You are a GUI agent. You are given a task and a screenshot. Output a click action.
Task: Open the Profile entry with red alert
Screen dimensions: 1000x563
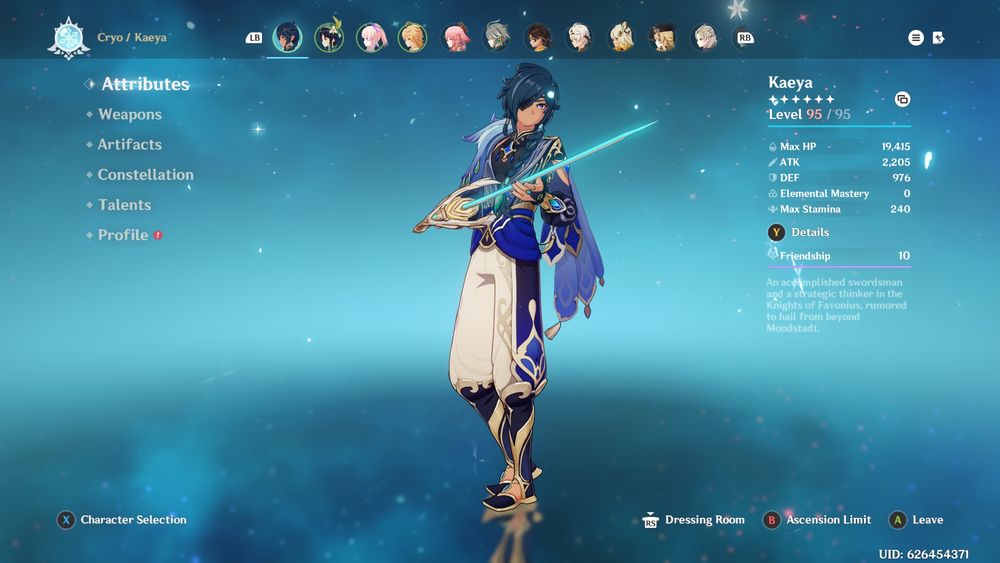coord(123,235)
